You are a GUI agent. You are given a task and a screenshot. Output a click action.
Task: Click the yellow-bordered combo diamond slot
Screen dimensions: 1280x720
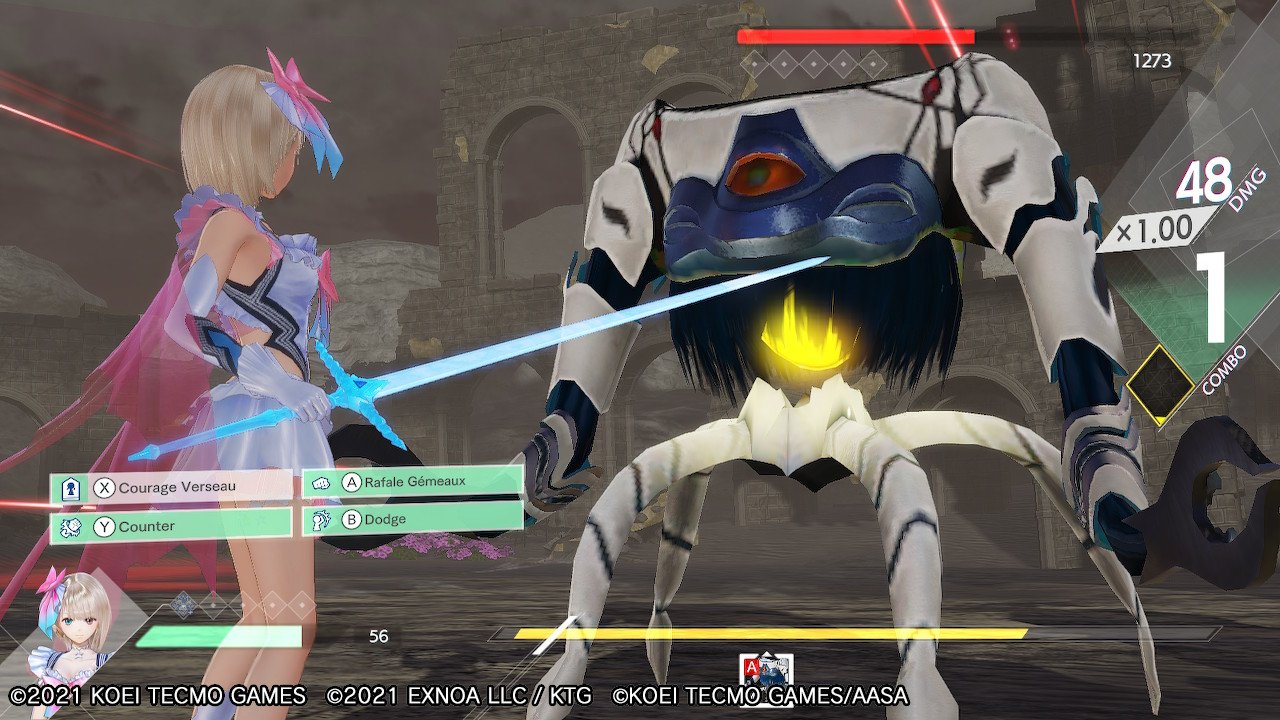(x=1160, y=384)
